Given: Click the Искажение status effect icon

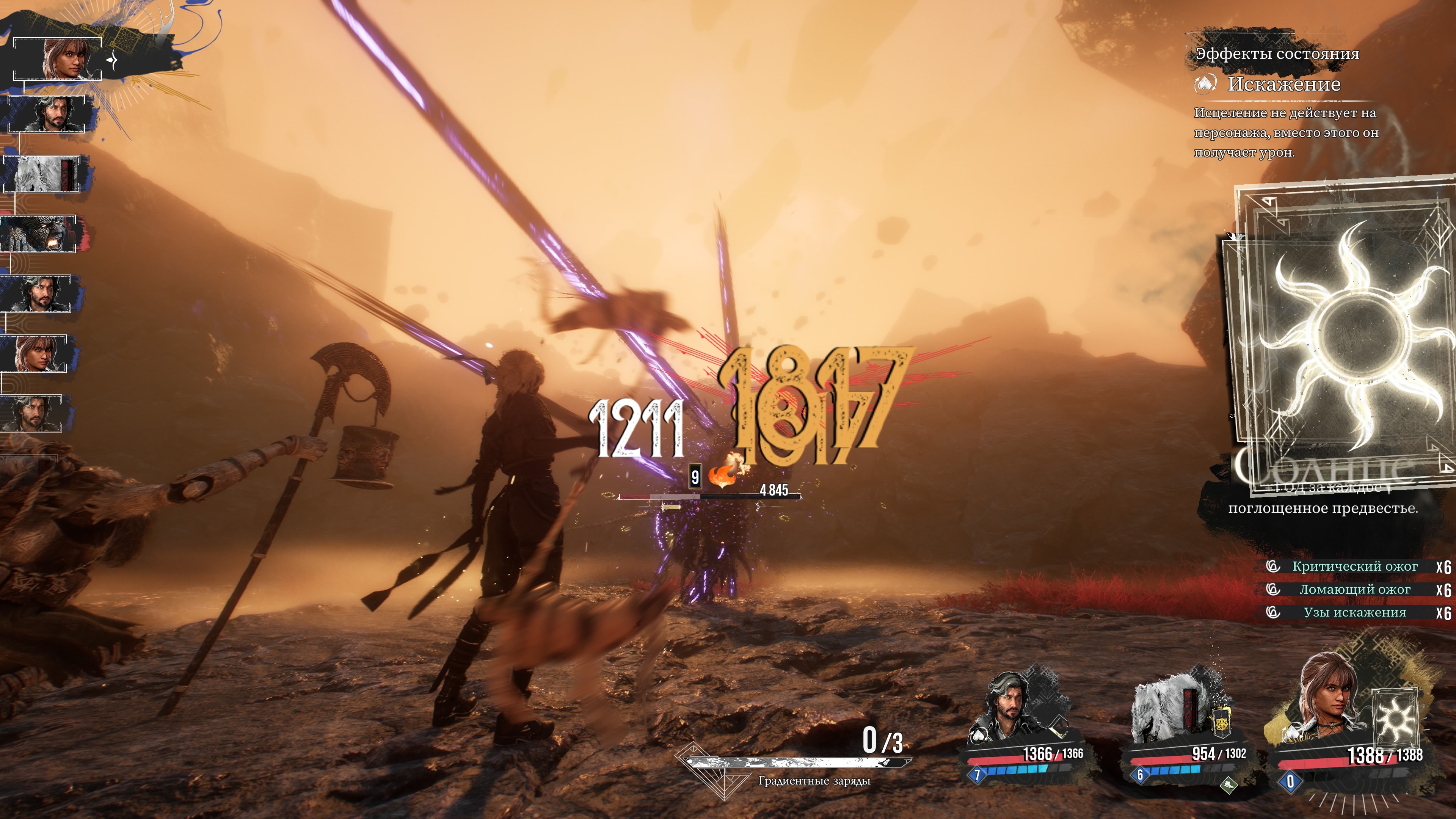Looking at the screenshot, I should (1205, 85).
